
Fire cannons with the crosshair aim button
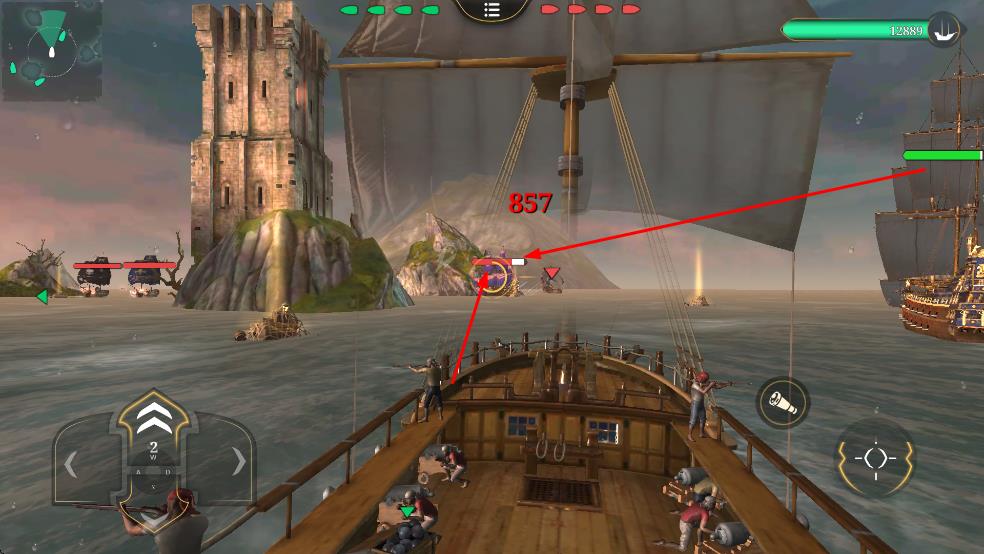[x=874, y=458]
